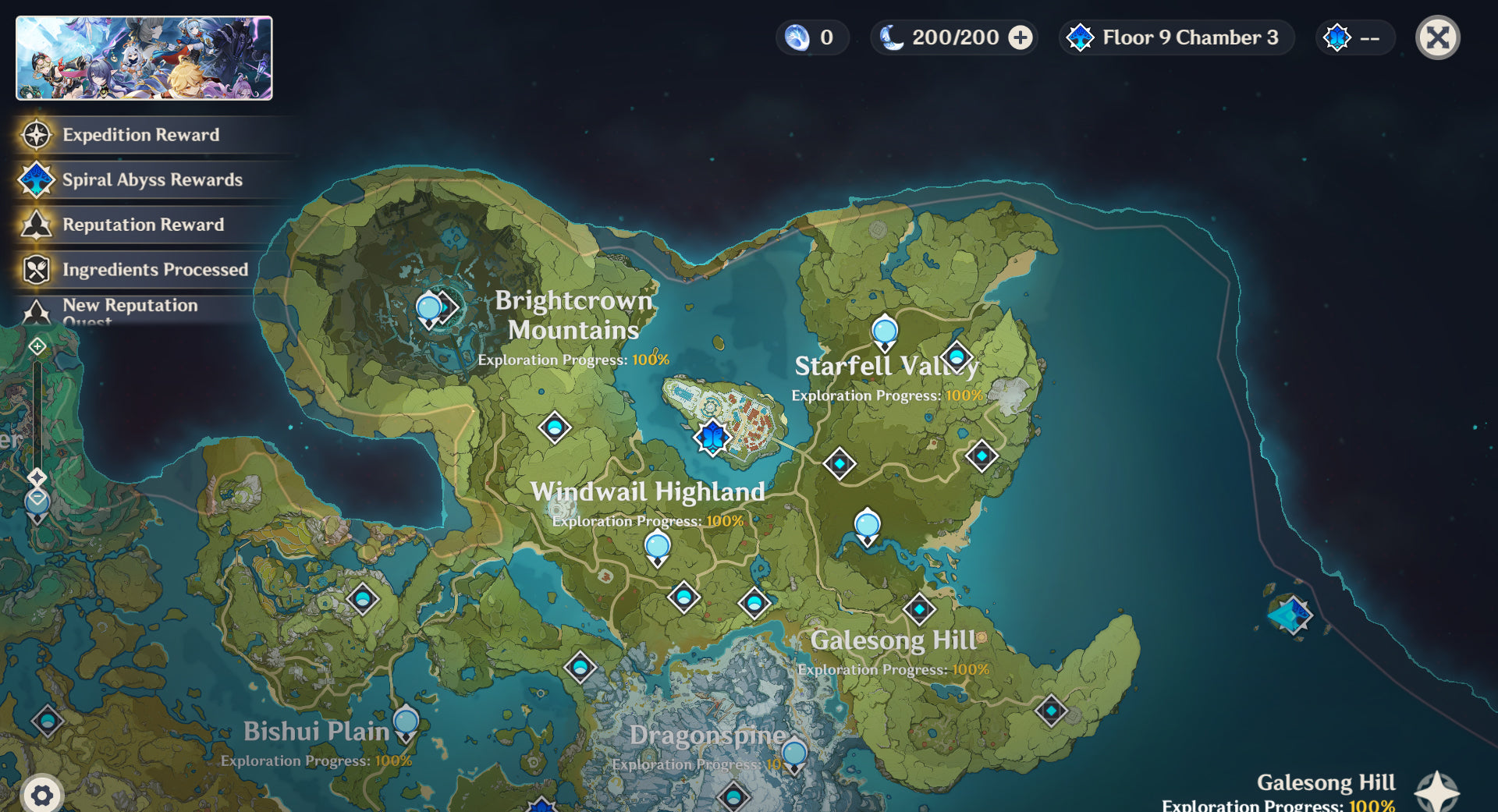Select the Stormterror's Lair map pin
1498x812 pixels.
click(x=428, y=309)
